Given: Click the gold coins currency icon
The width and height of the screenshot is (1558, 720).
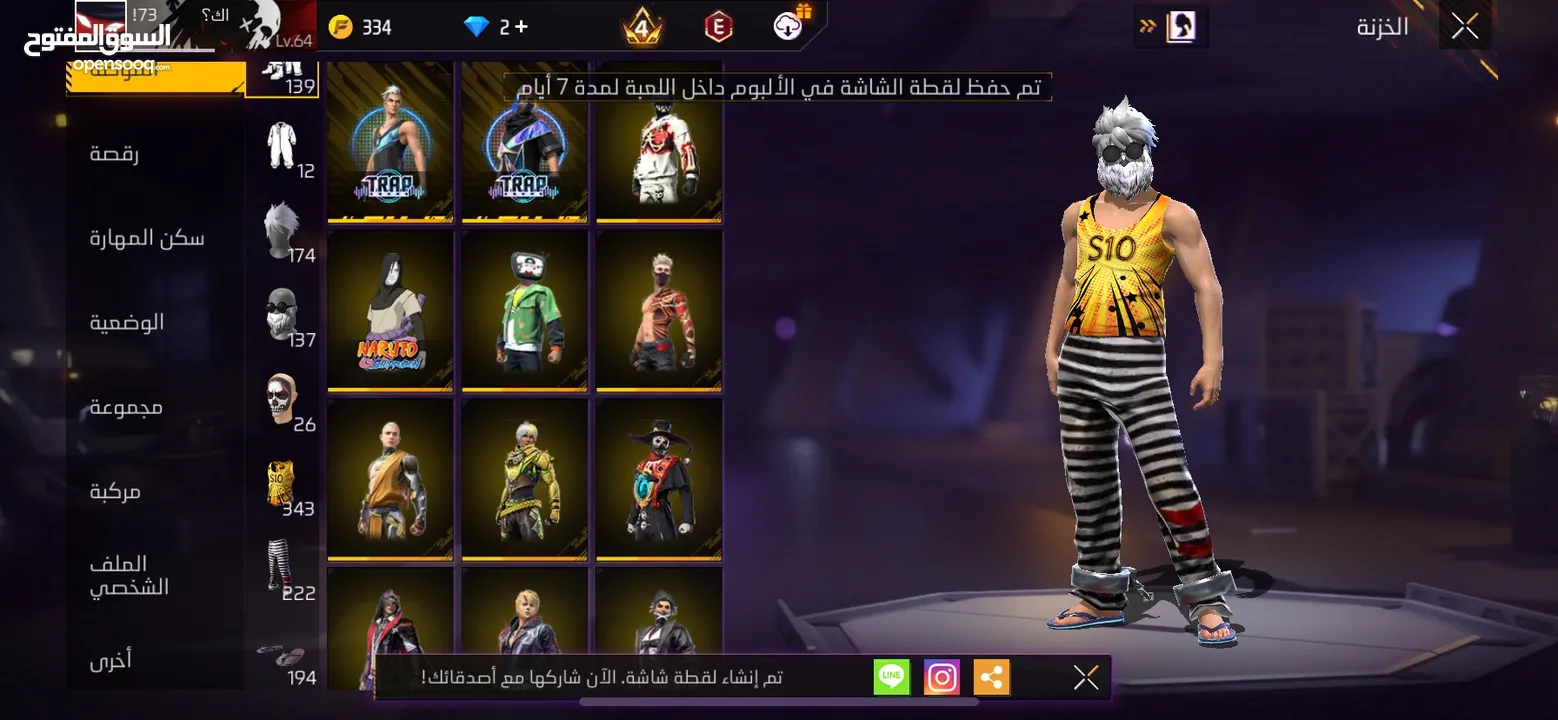Looking at the screenshot, I should pyautogui.click(x=341, y=27).
